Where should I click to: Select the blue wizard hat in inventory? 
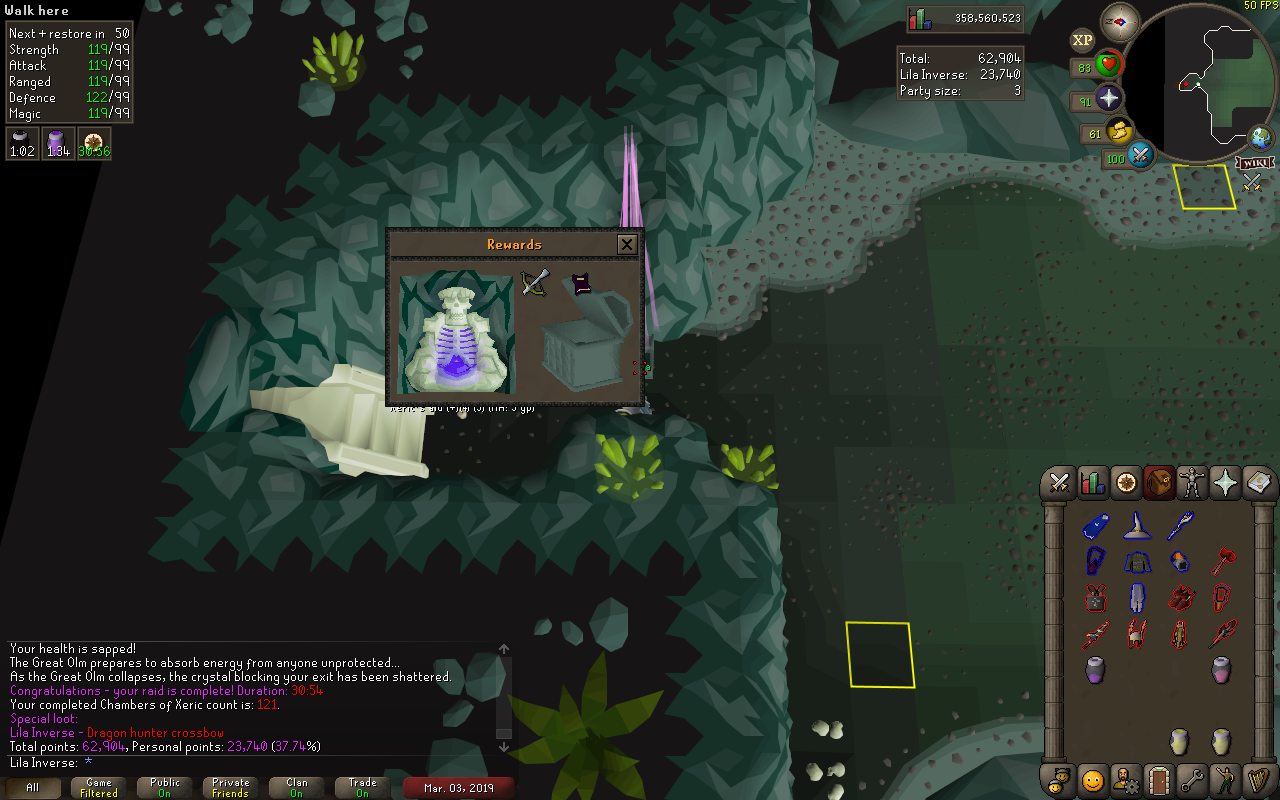point(1136,525)
